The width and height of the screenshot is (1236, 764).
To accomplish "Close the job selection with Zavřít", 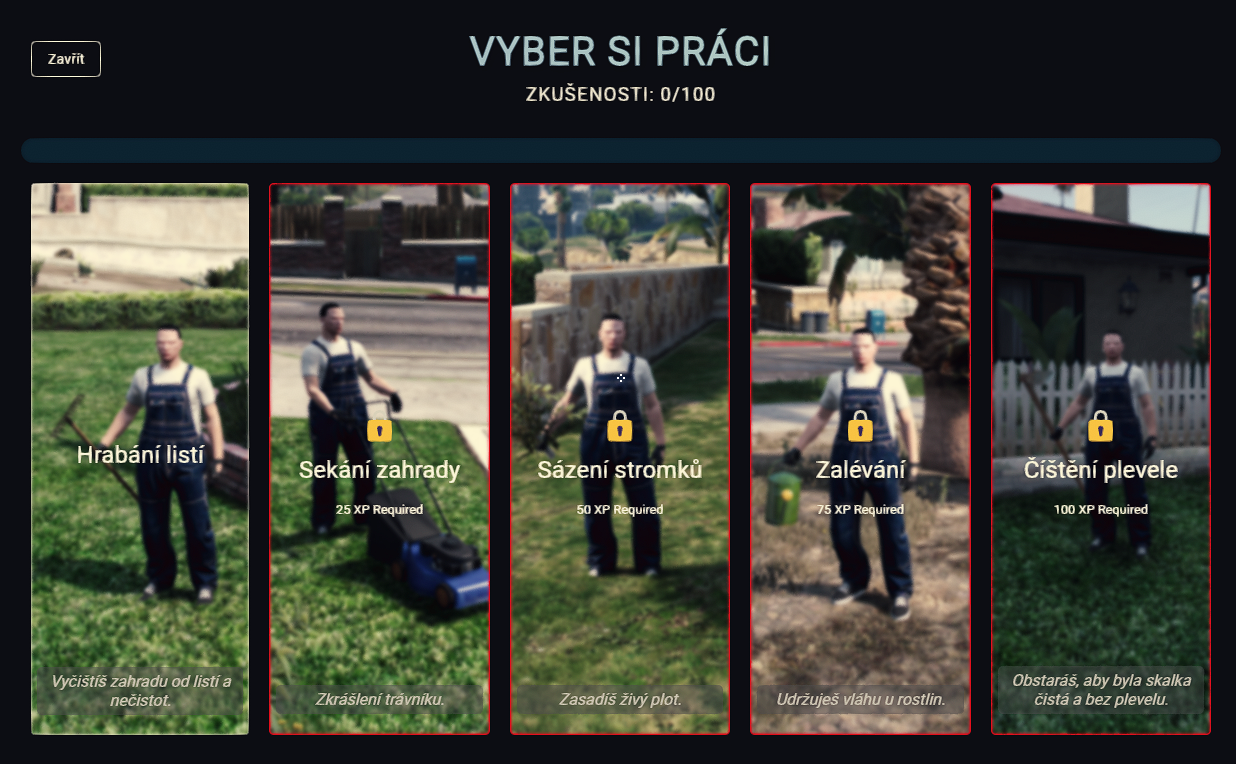I will (66, 59).
